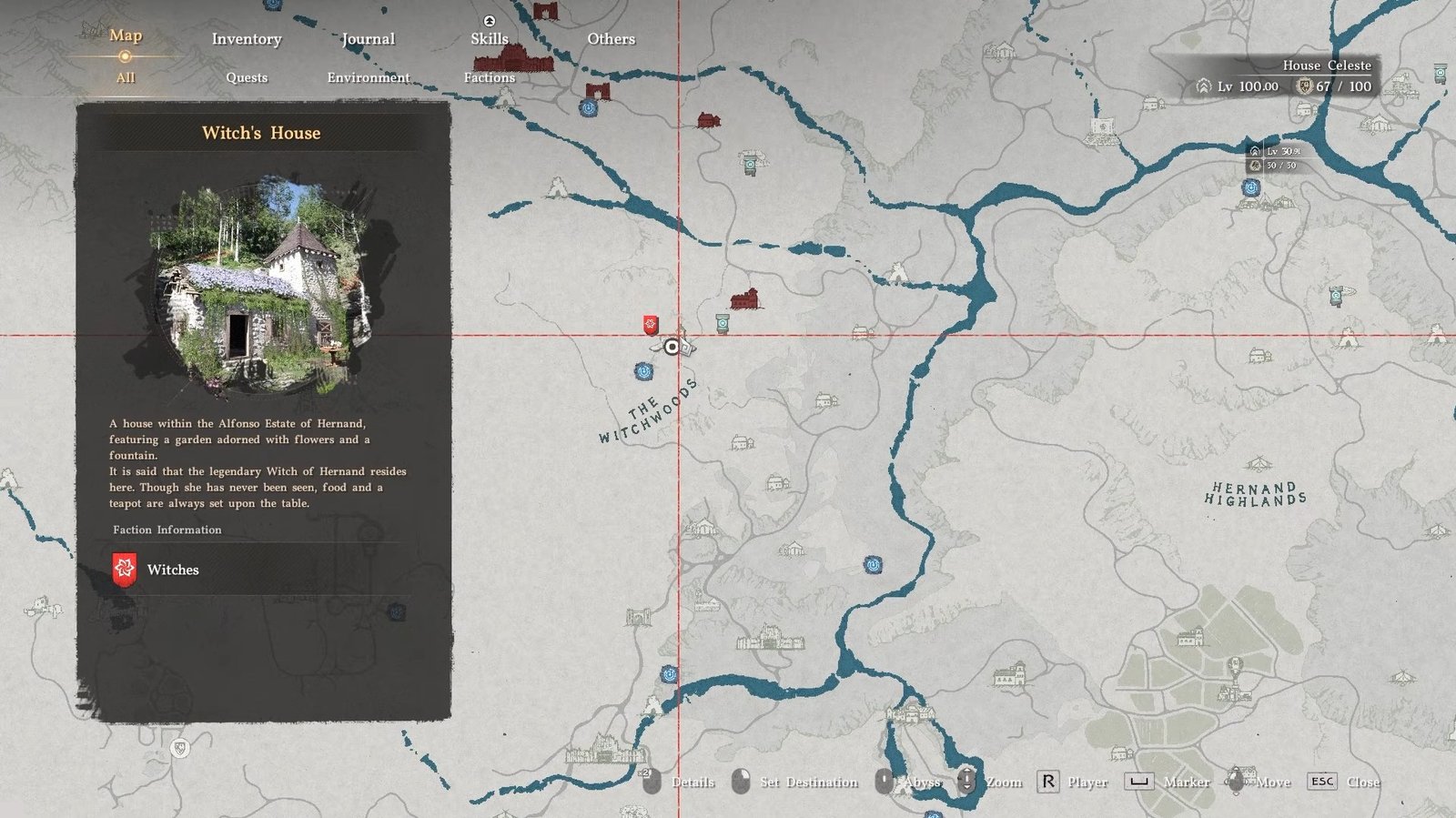Filter map by Quests
Image resolution: width=1456 pixels, height=818 pixels.
247,77
